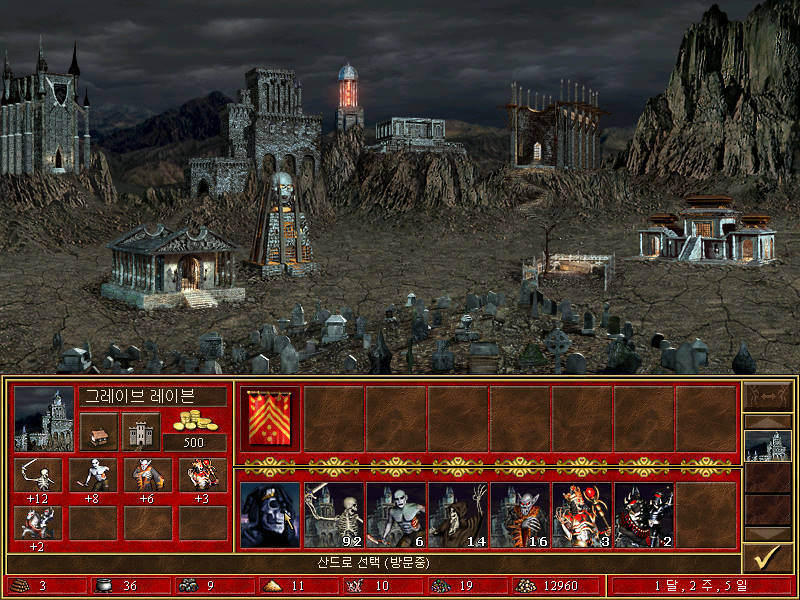Choose the black knight stack of 2
Image resolution: width=800 pixels, height=600 pixels.
tap(643, 515)
